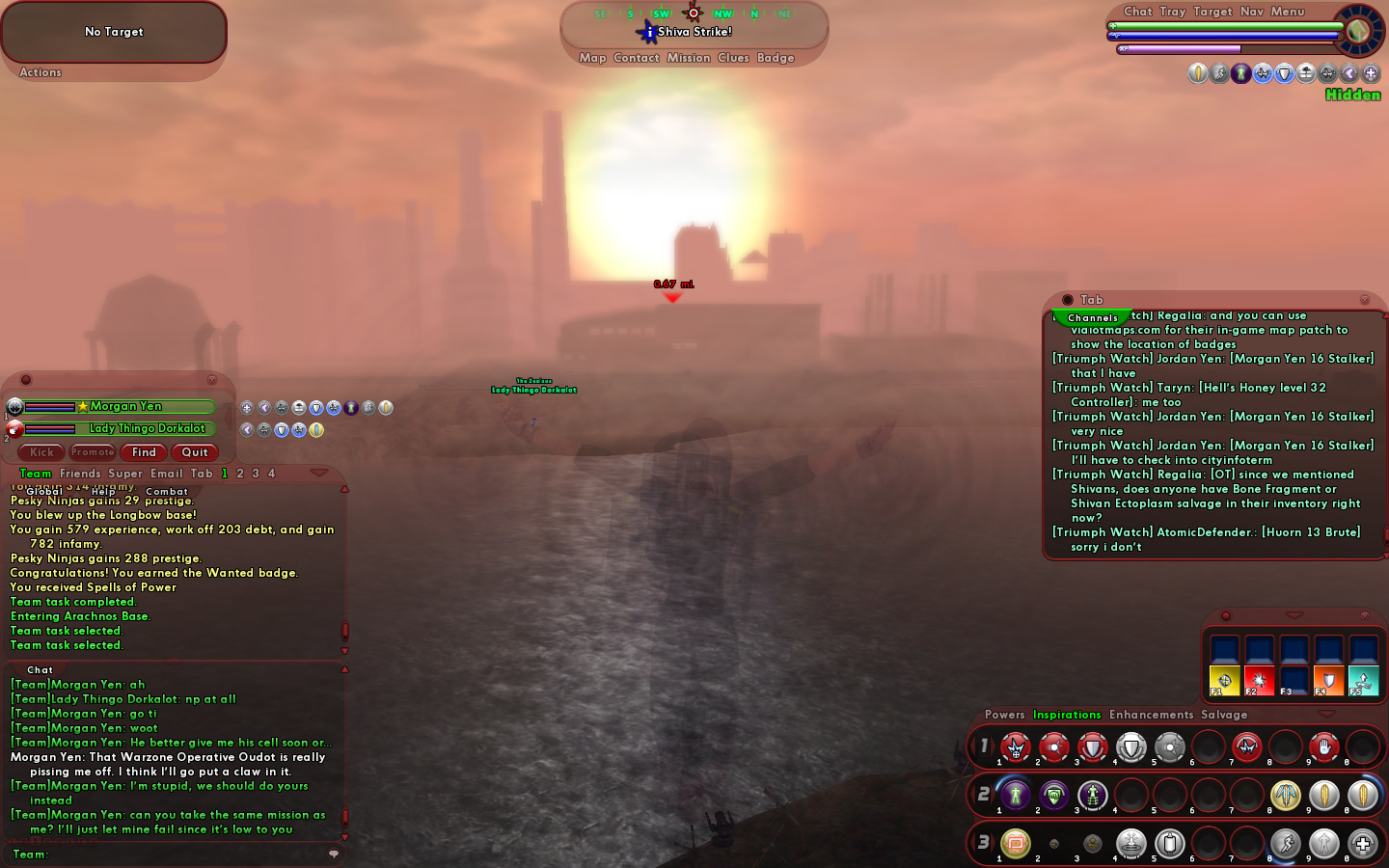Open the Enhancements window
Viewport: 1389px width, 868px height.
[1151, 715]
